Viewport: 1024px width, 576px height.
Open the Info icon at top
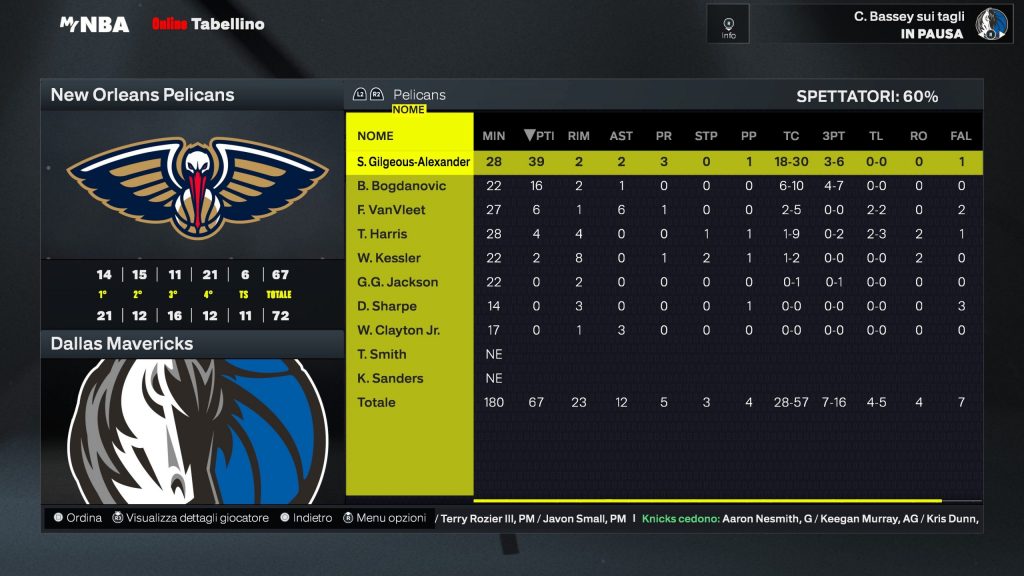pos(728,24)
